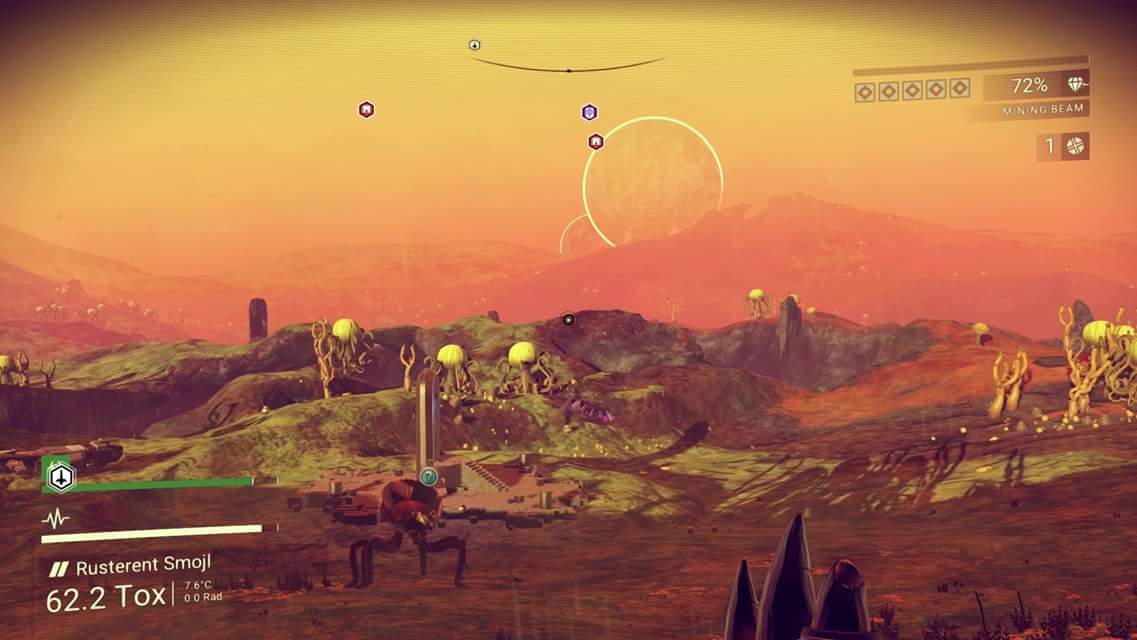This screenshot has height=640, width=1137.
Task: Select the starship marker on the compass
Action: coord(474,45)
